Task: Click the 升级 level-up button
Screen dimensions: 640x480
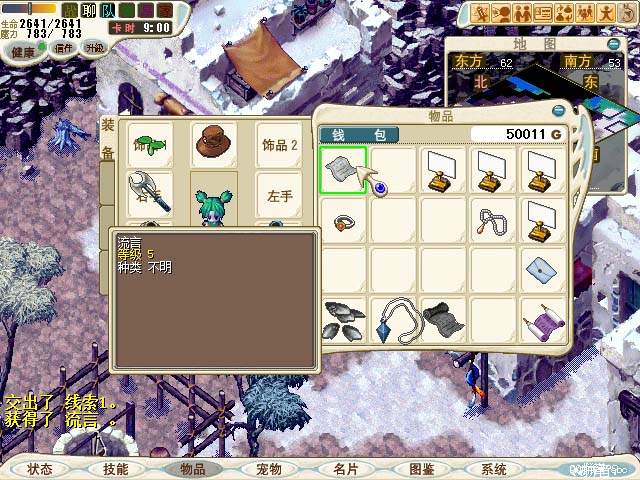Action: 95,48
